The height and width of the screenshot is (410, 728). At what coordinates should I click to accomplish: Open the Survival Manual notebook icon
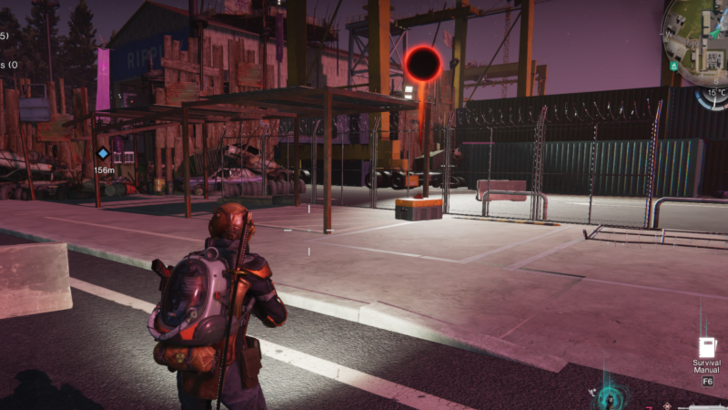pyautogui.click(x=706, y=349)
